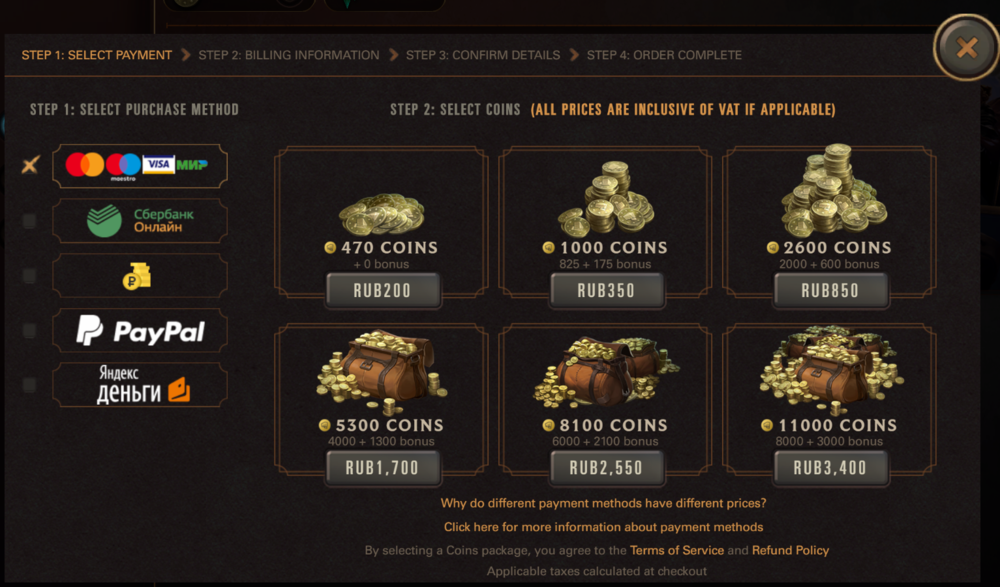
Task: Choose PayPal as payment method
Action: point(140,331)
